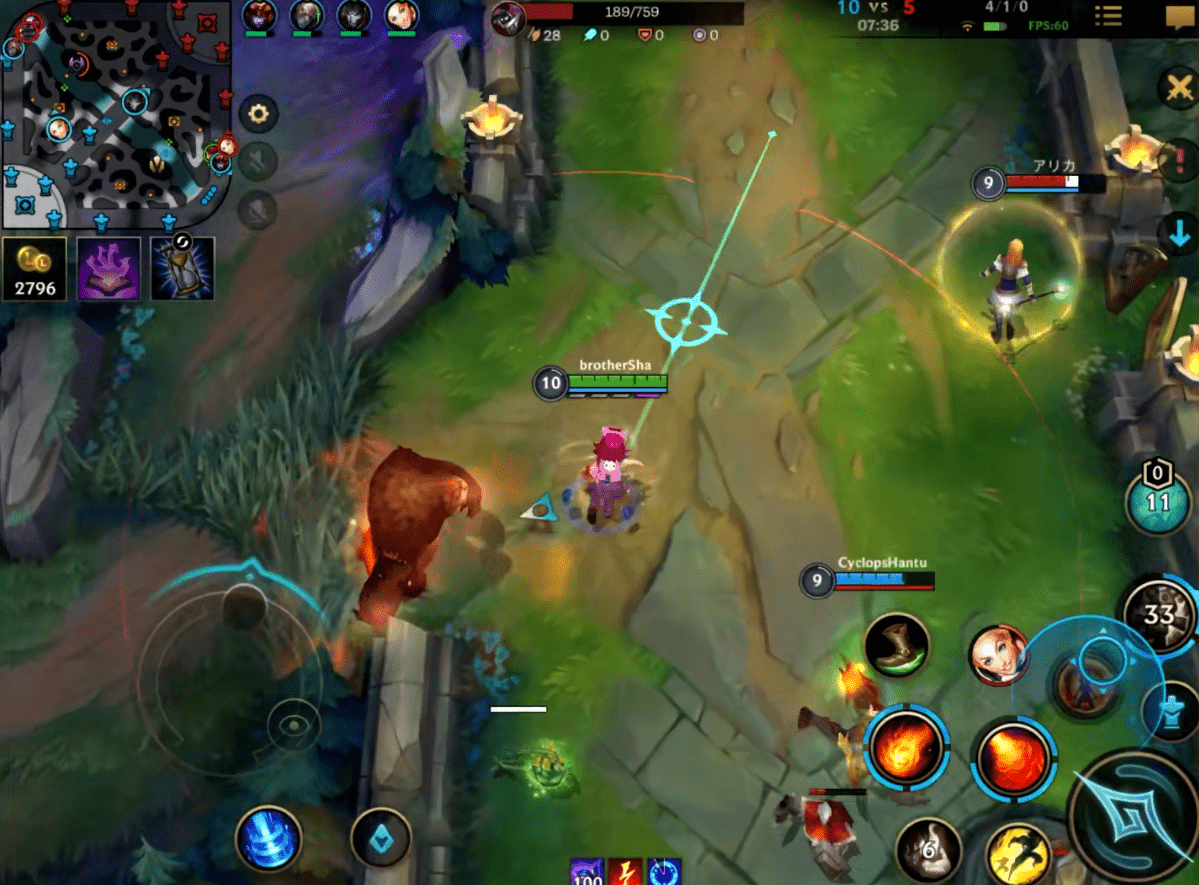Tap the attack-tower targeting button
1199x885 pixels.
point(1170,713)
